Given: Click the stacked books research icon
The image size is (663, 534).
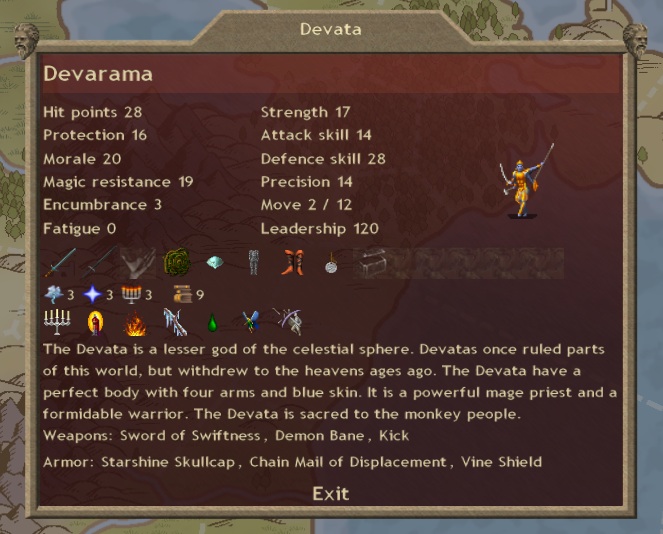Looking at the screenshot, I should pyautogui.click(x=182, y=294).
